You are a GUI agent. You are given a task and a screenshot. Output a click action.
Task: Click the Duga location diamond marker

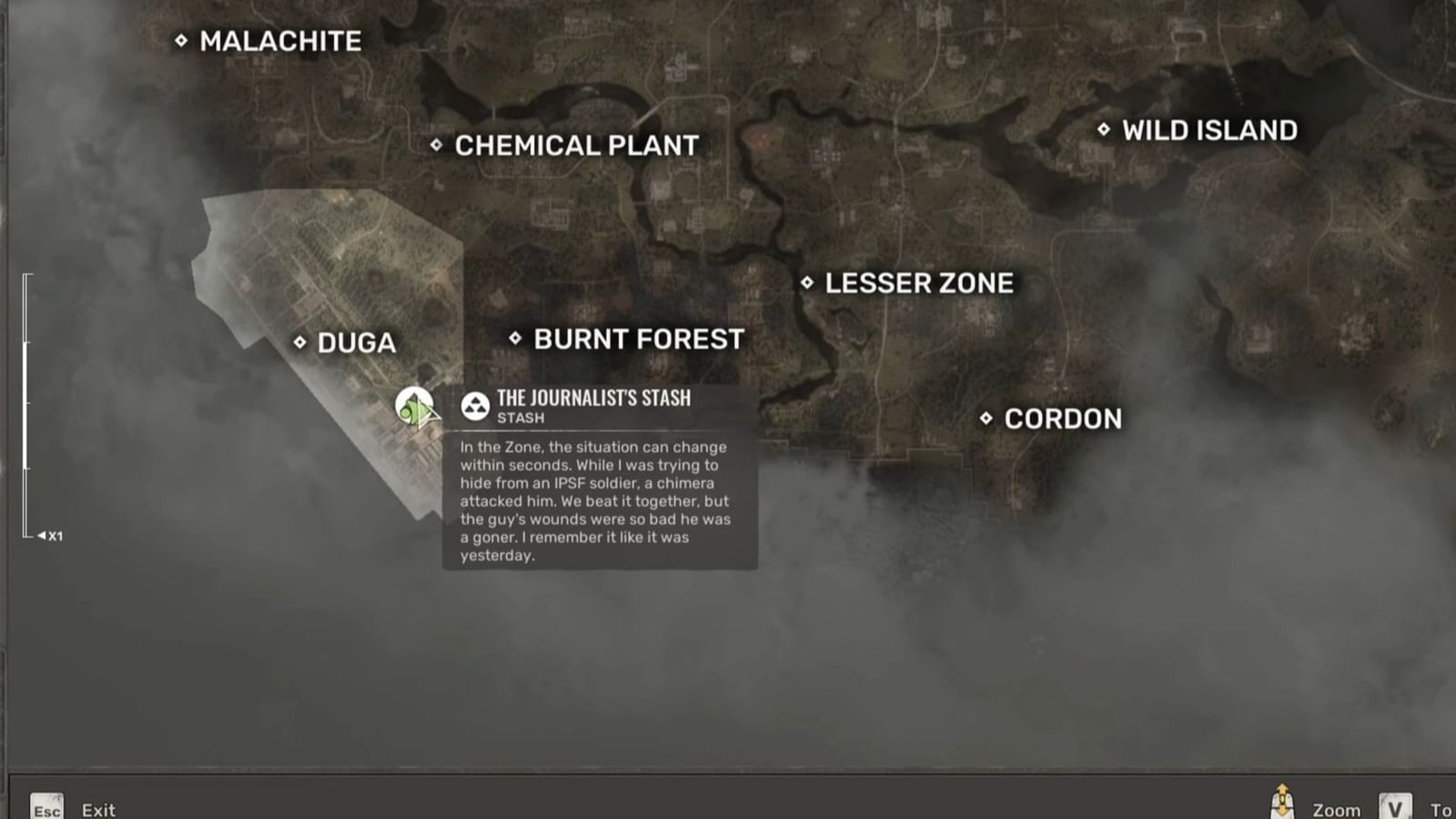point(300,342)
